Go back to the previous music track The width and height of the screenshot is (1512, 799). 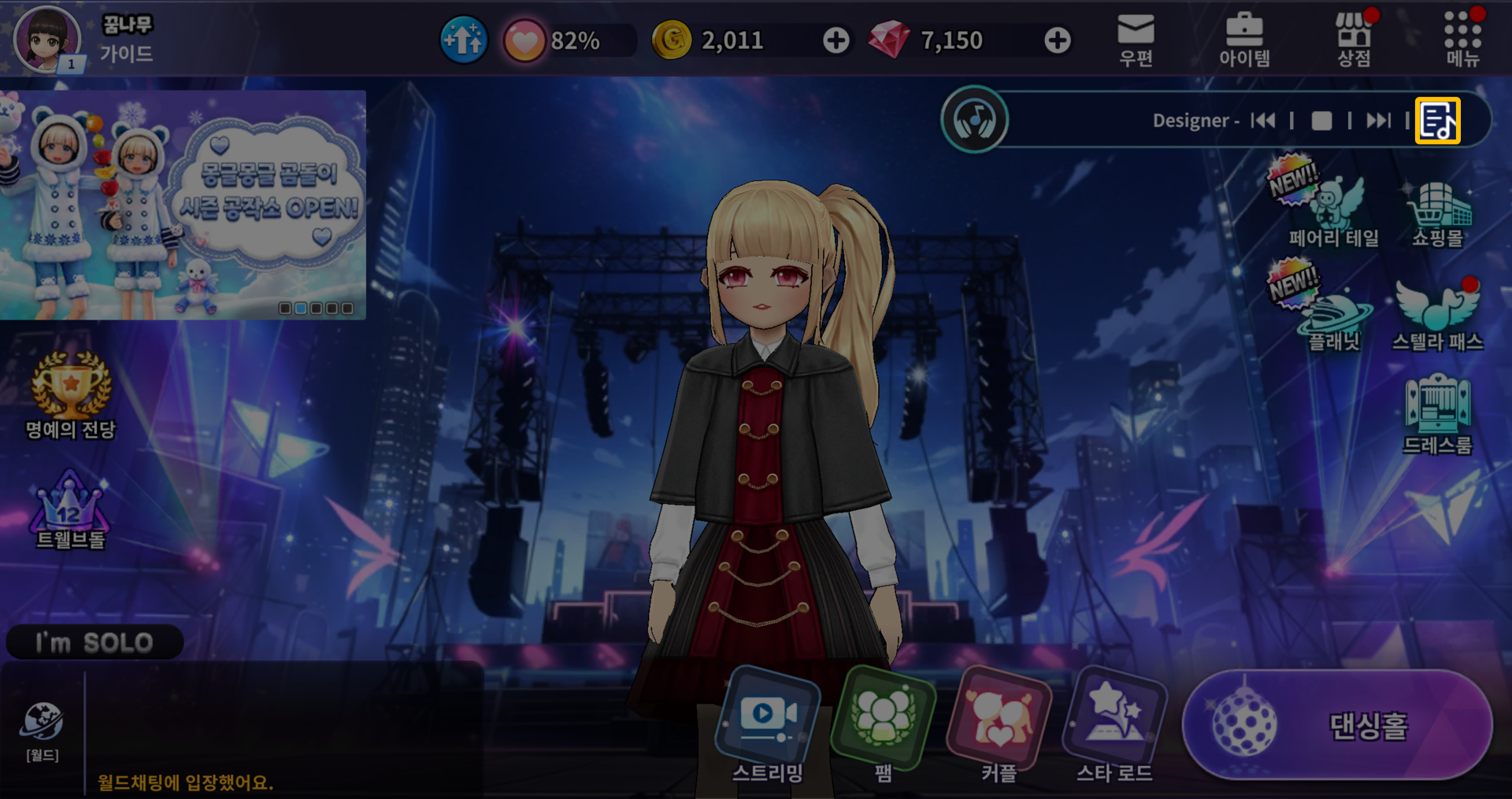coord(1263,120)
